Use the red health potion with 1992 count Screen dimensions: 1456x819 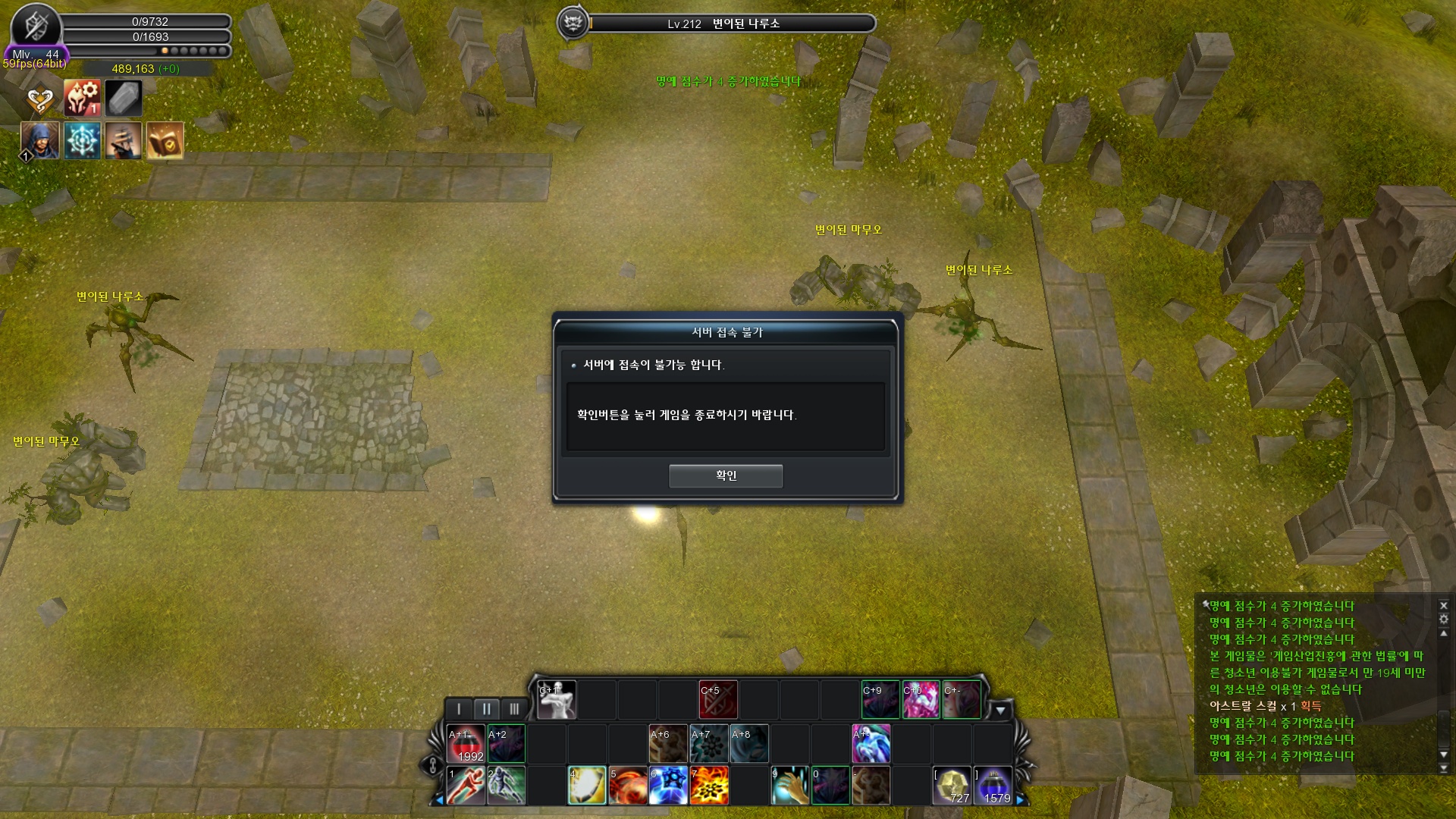pyautogui.click(x=466, y=745)
